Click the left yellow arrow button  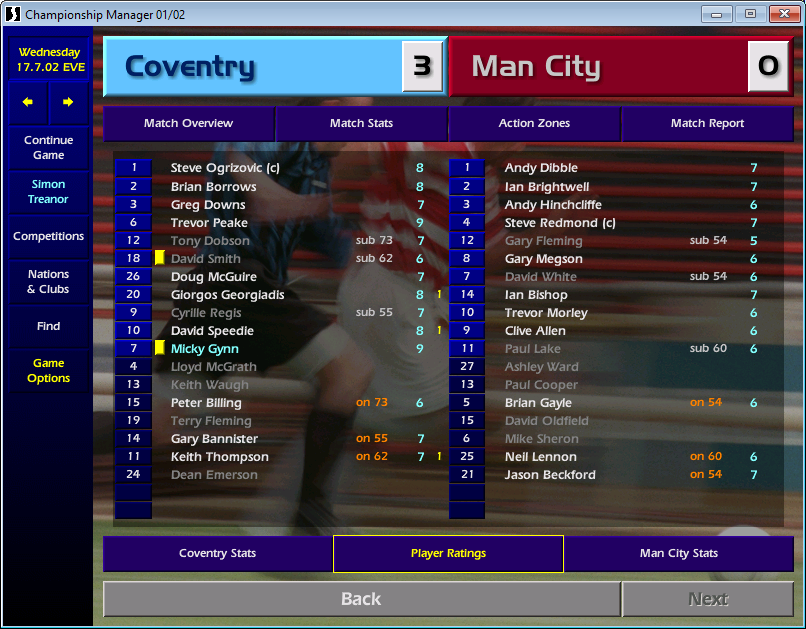point(28,102)
